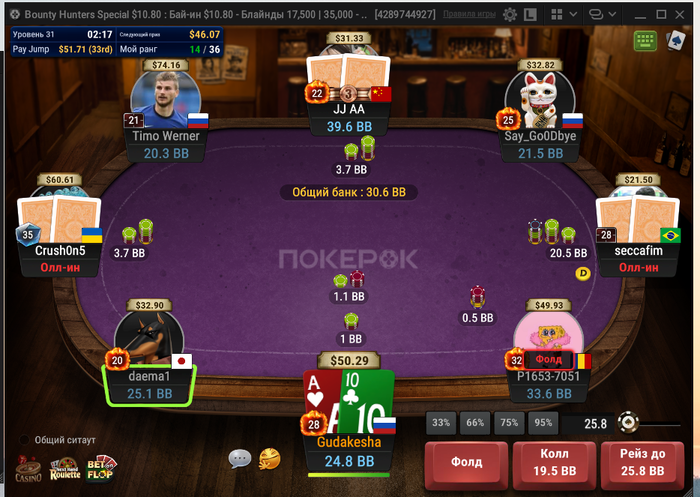
Task: Set the bet to the 95% preset
Action: 543,423
